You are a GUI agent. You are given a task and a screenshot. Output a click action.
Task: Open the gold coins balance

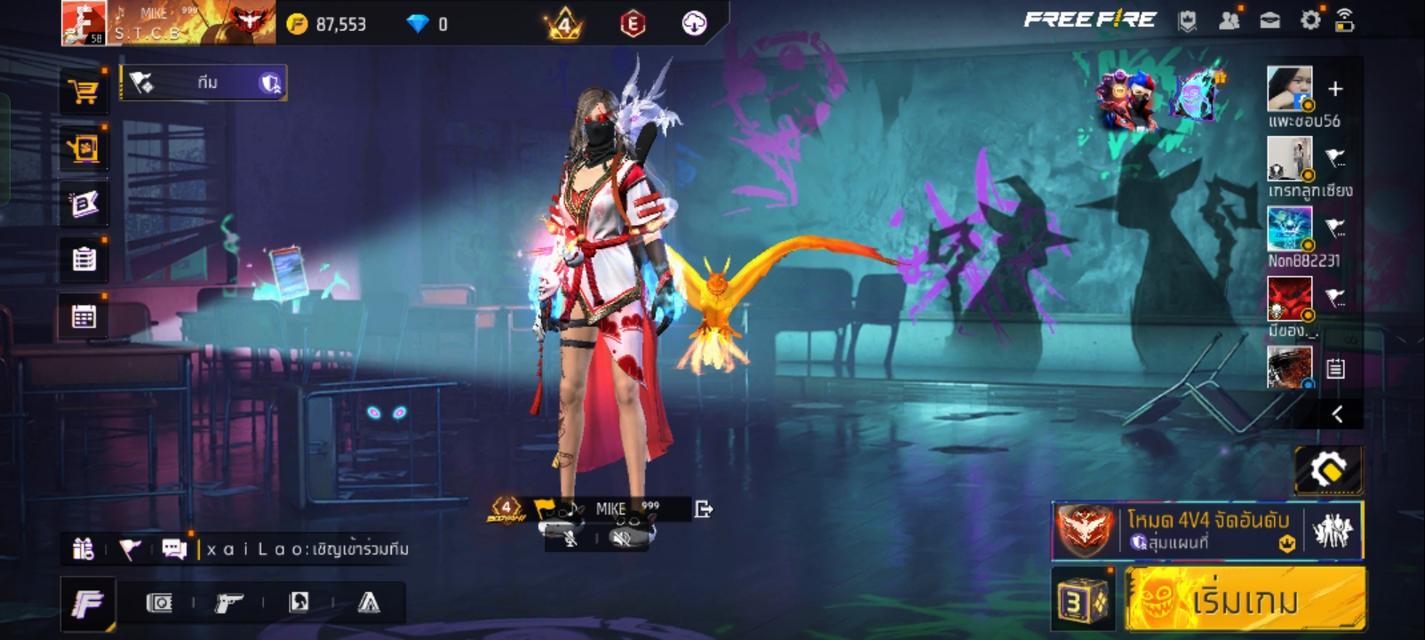(327, 24)
